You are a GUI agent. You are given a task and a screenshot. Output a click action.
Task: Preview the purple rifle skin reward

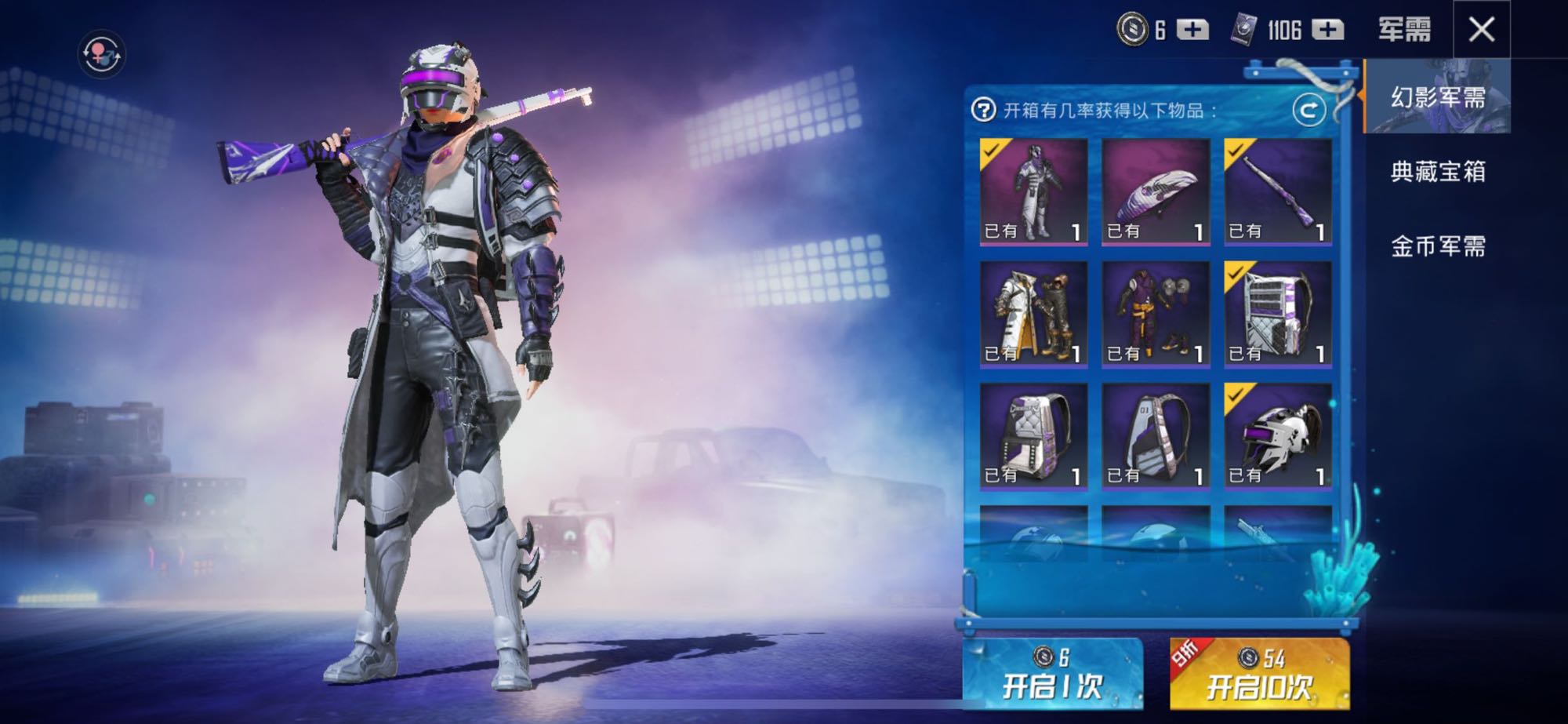pyautogui.click(x=1278, y=192)
